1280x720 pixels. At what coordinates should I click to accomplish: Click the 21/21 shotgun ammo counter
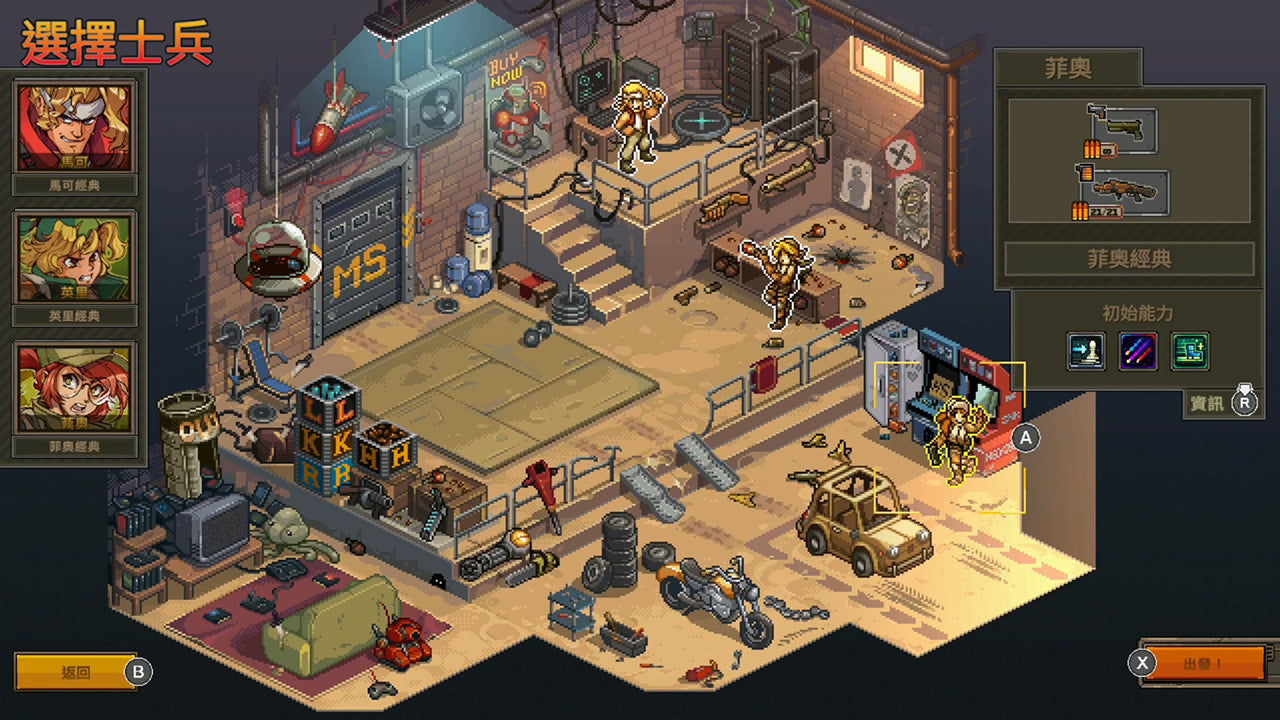(1096, 210)
